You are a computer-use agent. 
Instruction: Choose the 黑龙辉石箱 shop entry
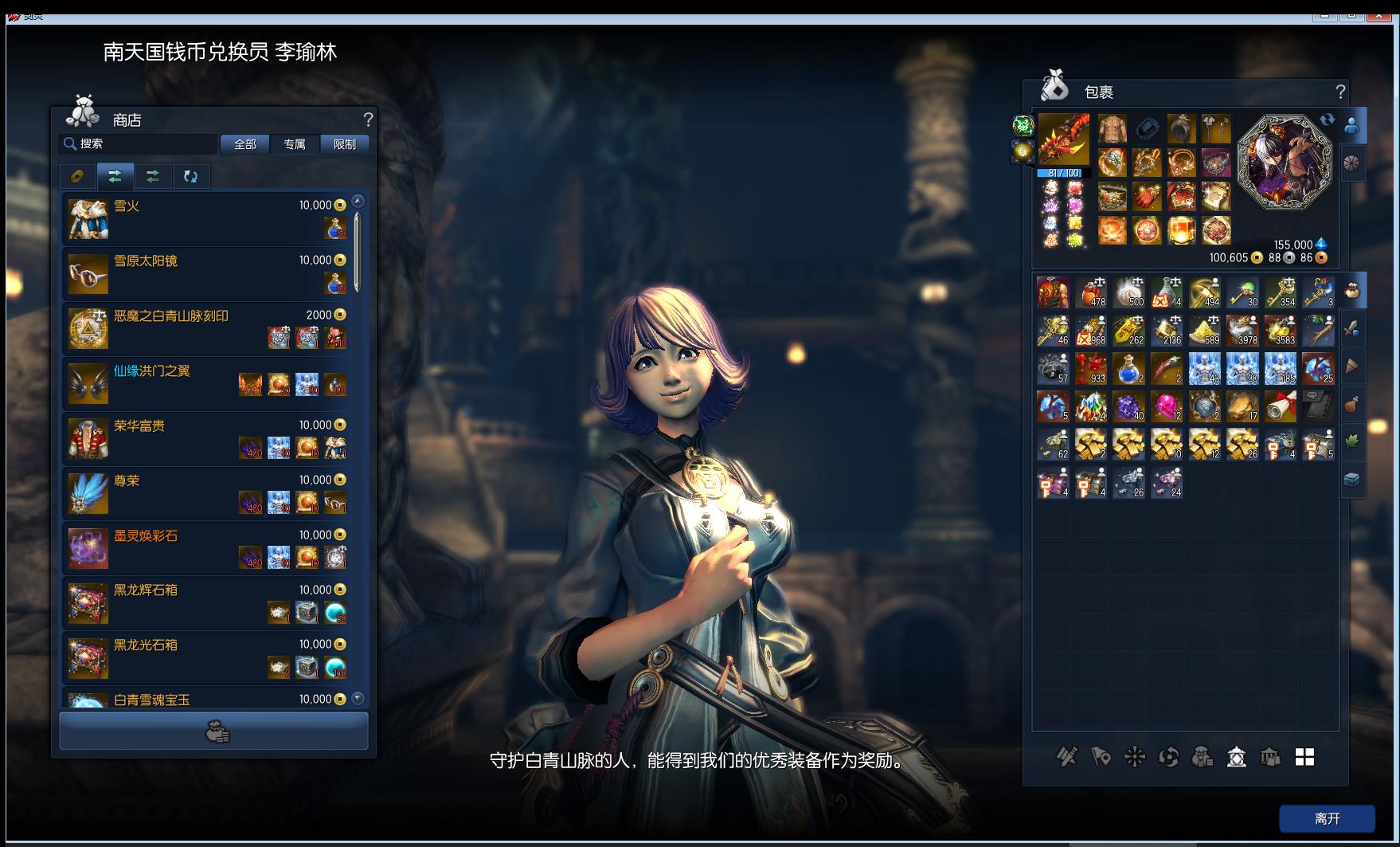click(207, 603)
